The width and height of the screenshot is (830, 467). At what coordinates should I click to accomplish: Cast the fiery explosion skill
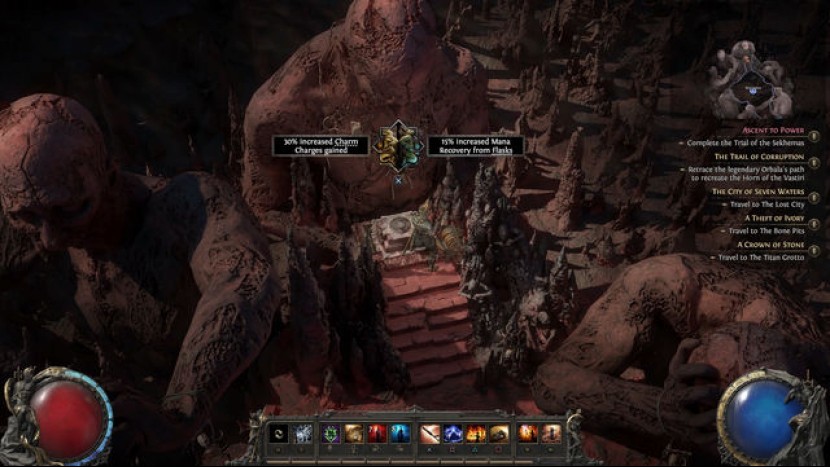476,433
